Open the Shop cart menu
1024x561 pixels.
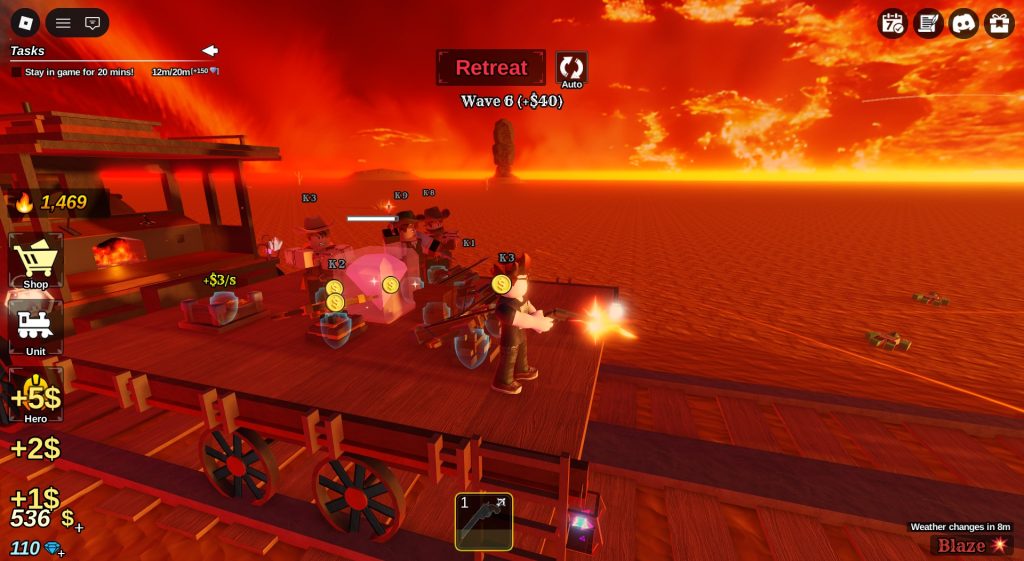[x=36, y=262]
